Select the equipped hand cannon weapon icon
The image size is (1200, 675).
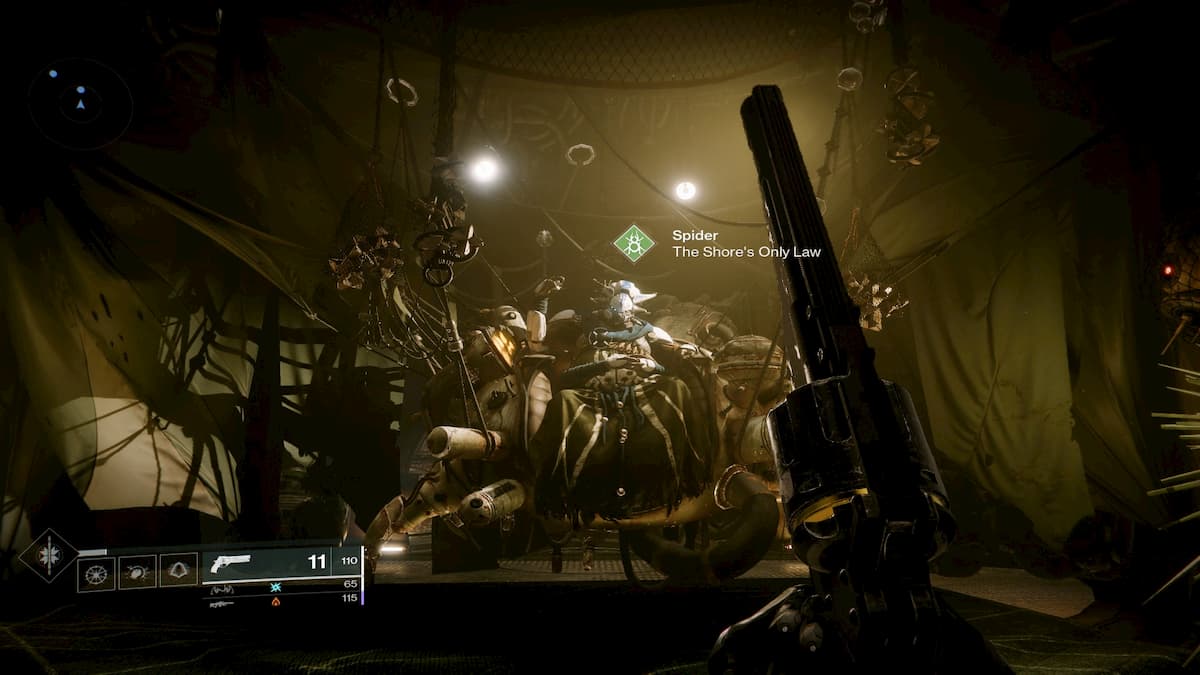pyautogui.click(x=228, y=562)
